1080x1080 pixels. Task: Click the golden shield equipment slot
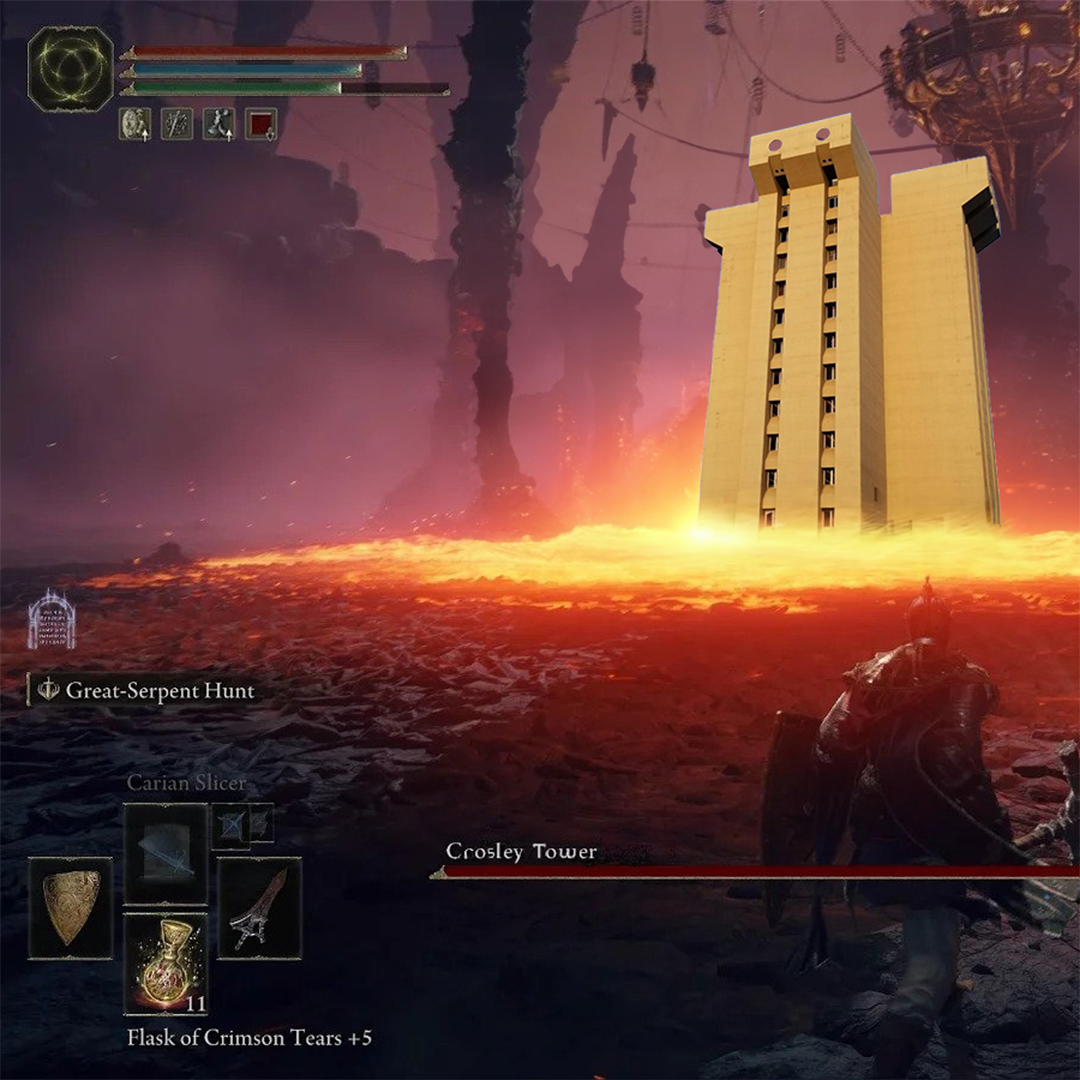70,908
